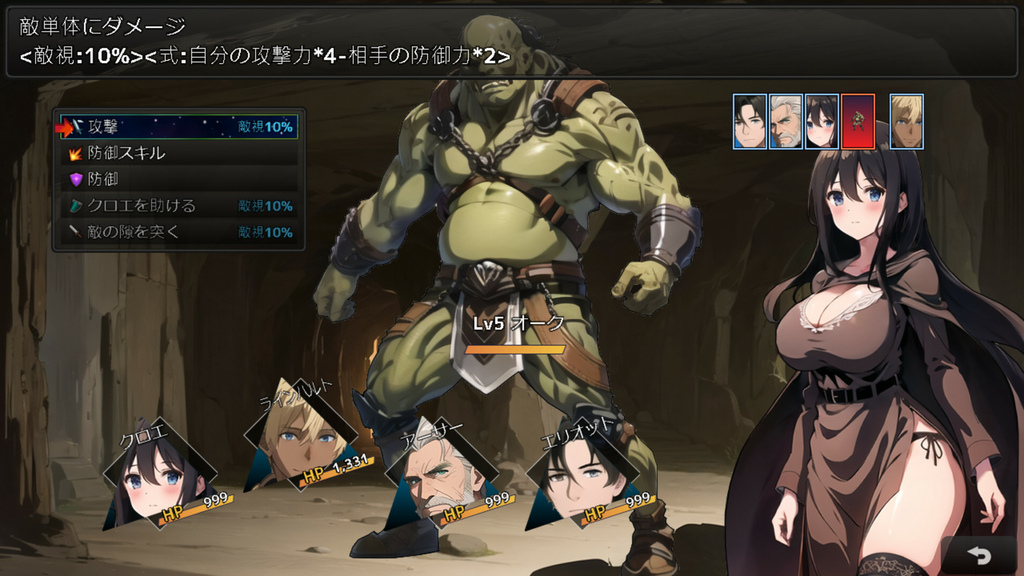Viewport: 1024px width, 576px height.
Task: Click the back arrow button
Action: (x=979, y=555)
